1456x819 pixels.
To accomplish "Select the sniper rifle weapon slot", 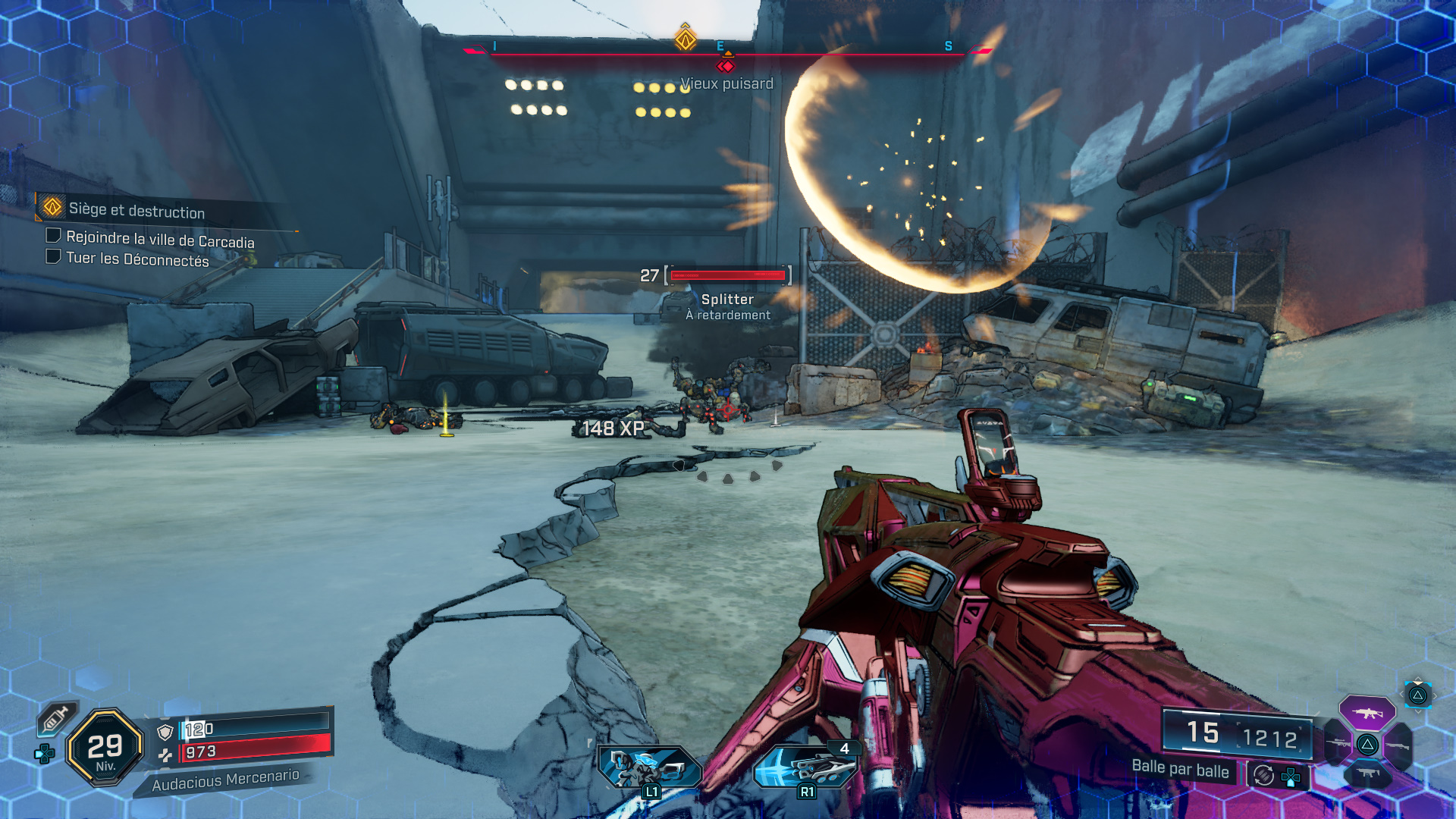I will (x=1337, y=744).
